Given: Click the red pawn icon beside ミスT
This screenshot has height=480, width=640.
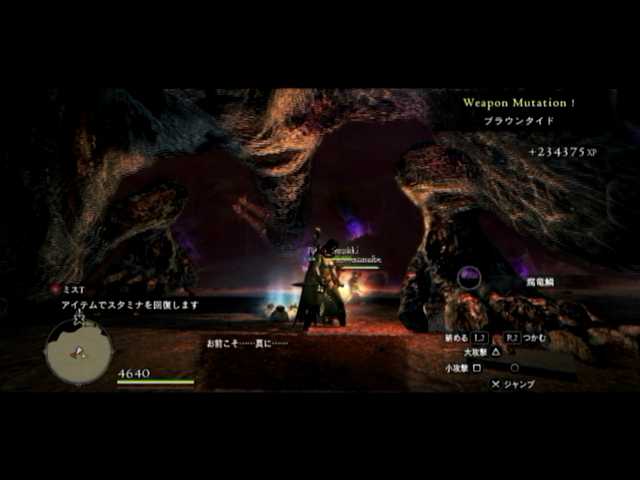Looking at the screenshot, I should point(56,289).
